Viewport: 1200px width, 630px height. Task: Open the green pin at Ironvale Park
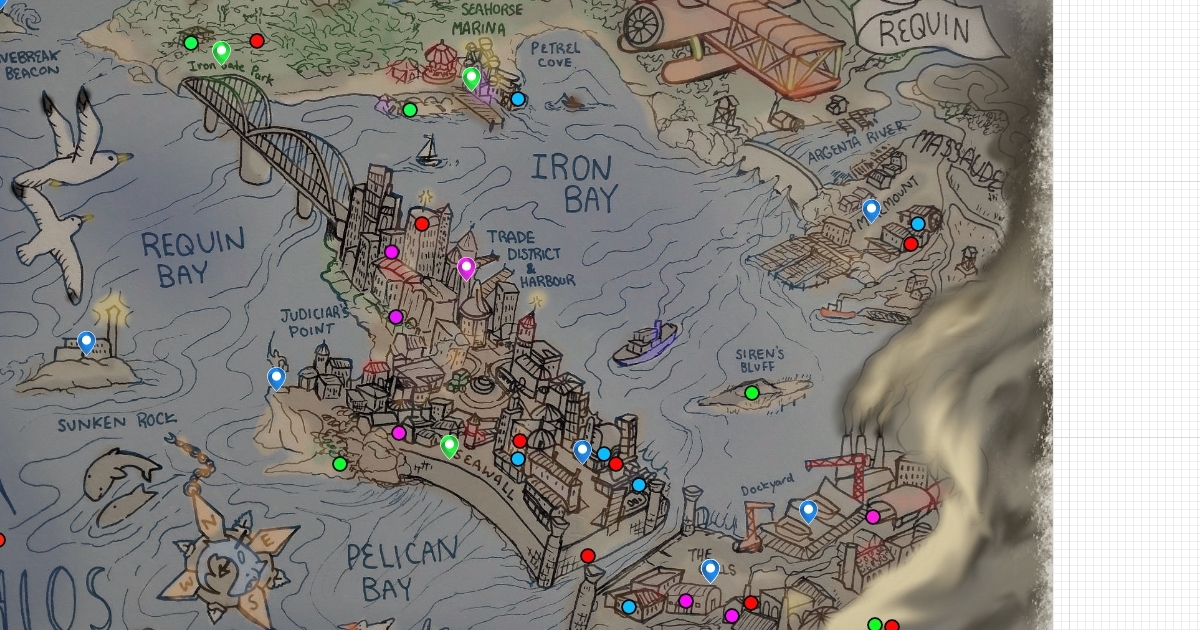(222, 50)
